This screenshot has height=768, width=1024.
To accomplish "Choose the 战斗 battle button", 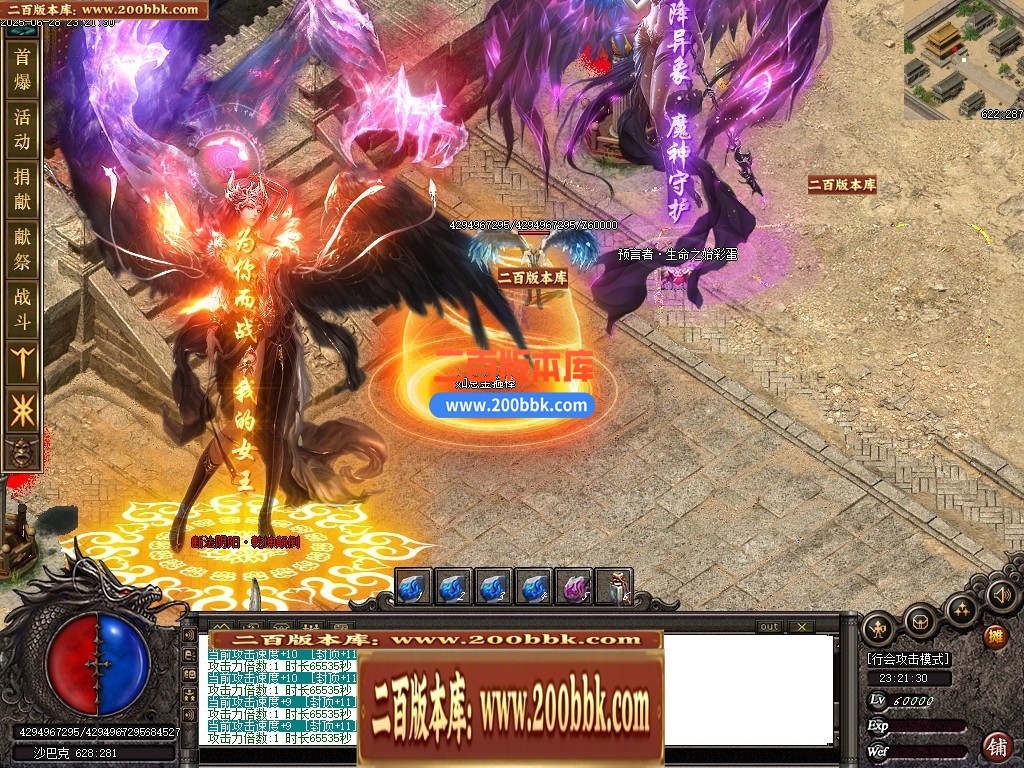I will click(x=22, y=309).
